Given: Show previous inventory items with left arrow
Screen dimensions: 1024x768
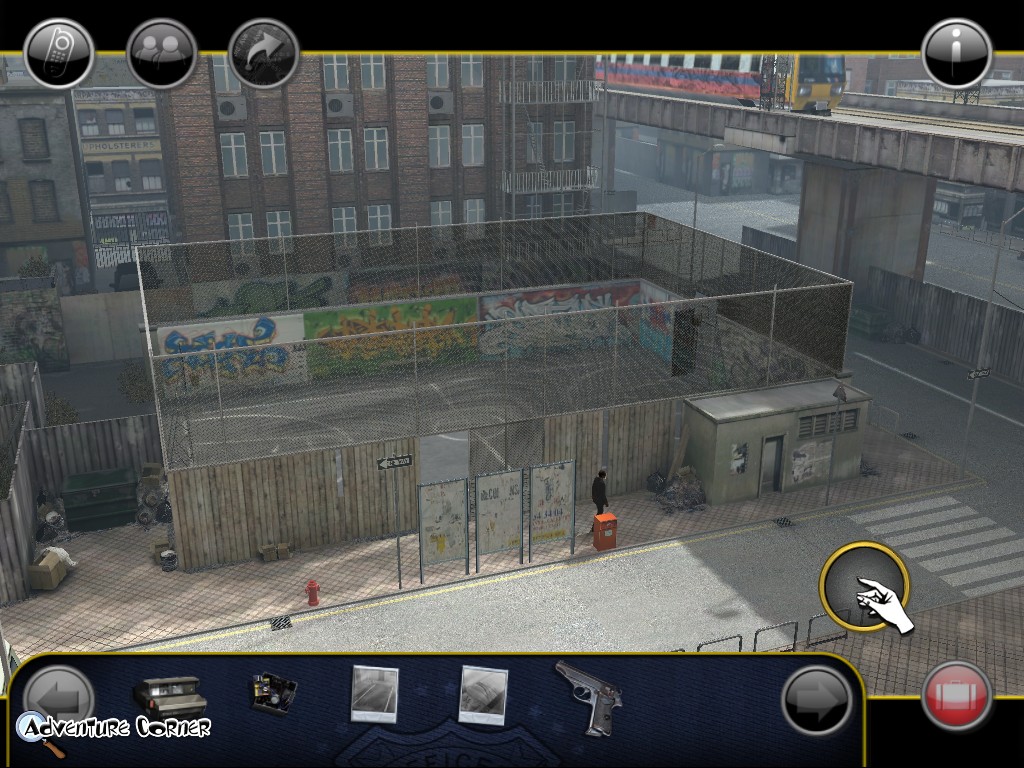Looking at the screenshot, I should point(59,695).
